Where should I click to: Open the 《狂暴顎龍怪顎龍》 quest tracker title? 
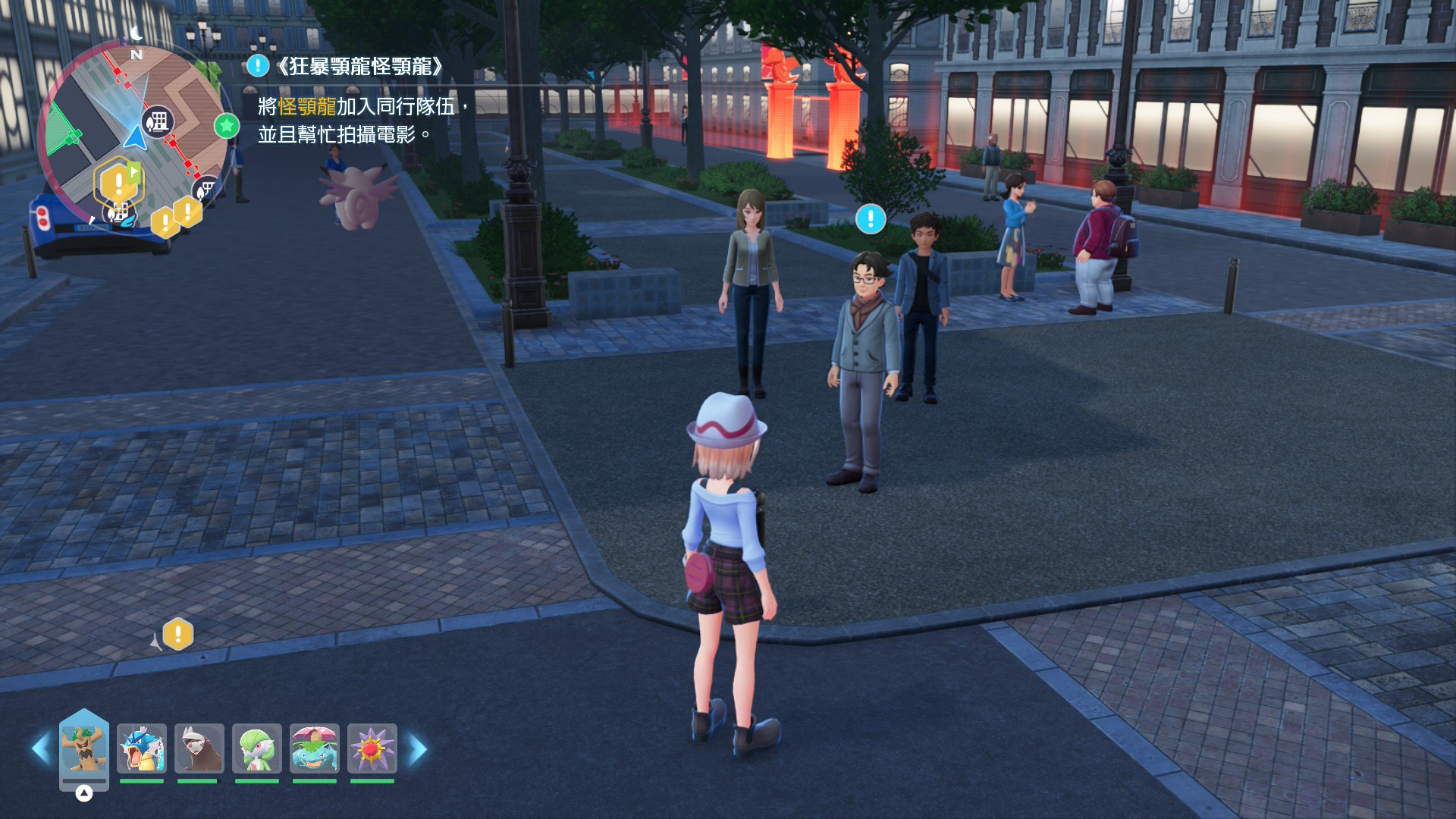click(358, 67)
